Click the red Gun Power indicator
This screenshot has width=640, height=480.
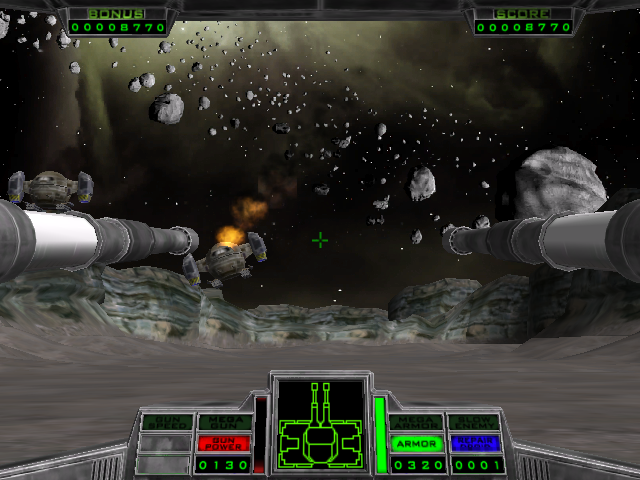tap(224, 443)
